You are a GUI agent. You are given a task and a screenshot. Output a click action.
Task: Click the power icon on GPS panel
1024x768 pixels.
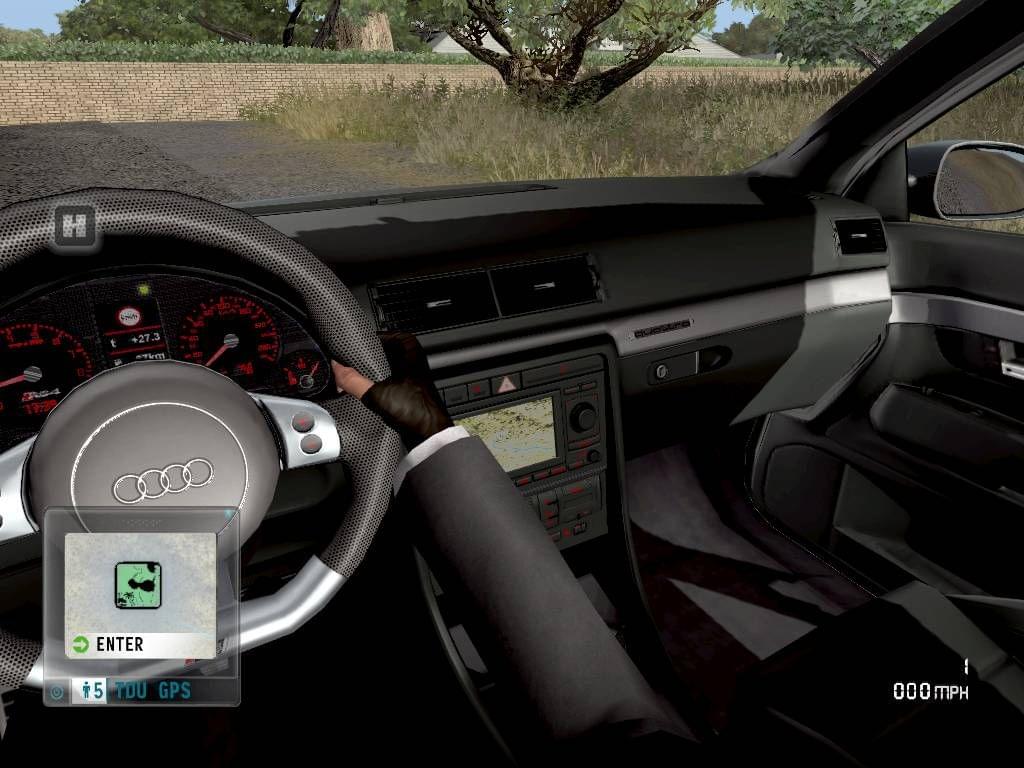pos(57,691)
